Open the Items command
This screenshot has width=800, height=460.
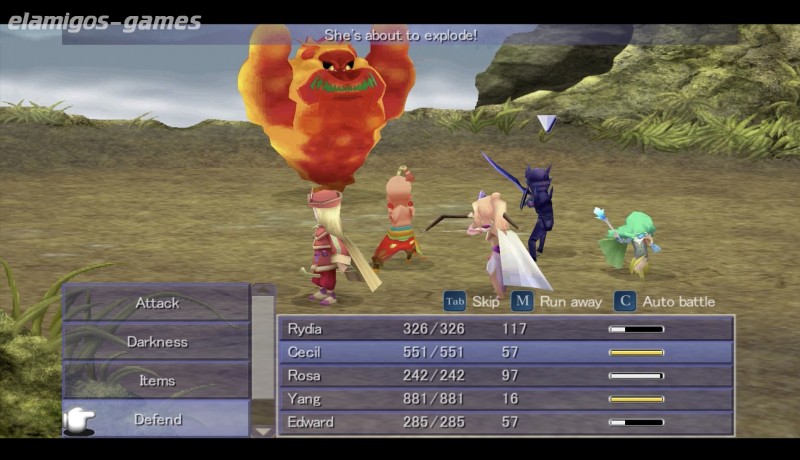157,381
